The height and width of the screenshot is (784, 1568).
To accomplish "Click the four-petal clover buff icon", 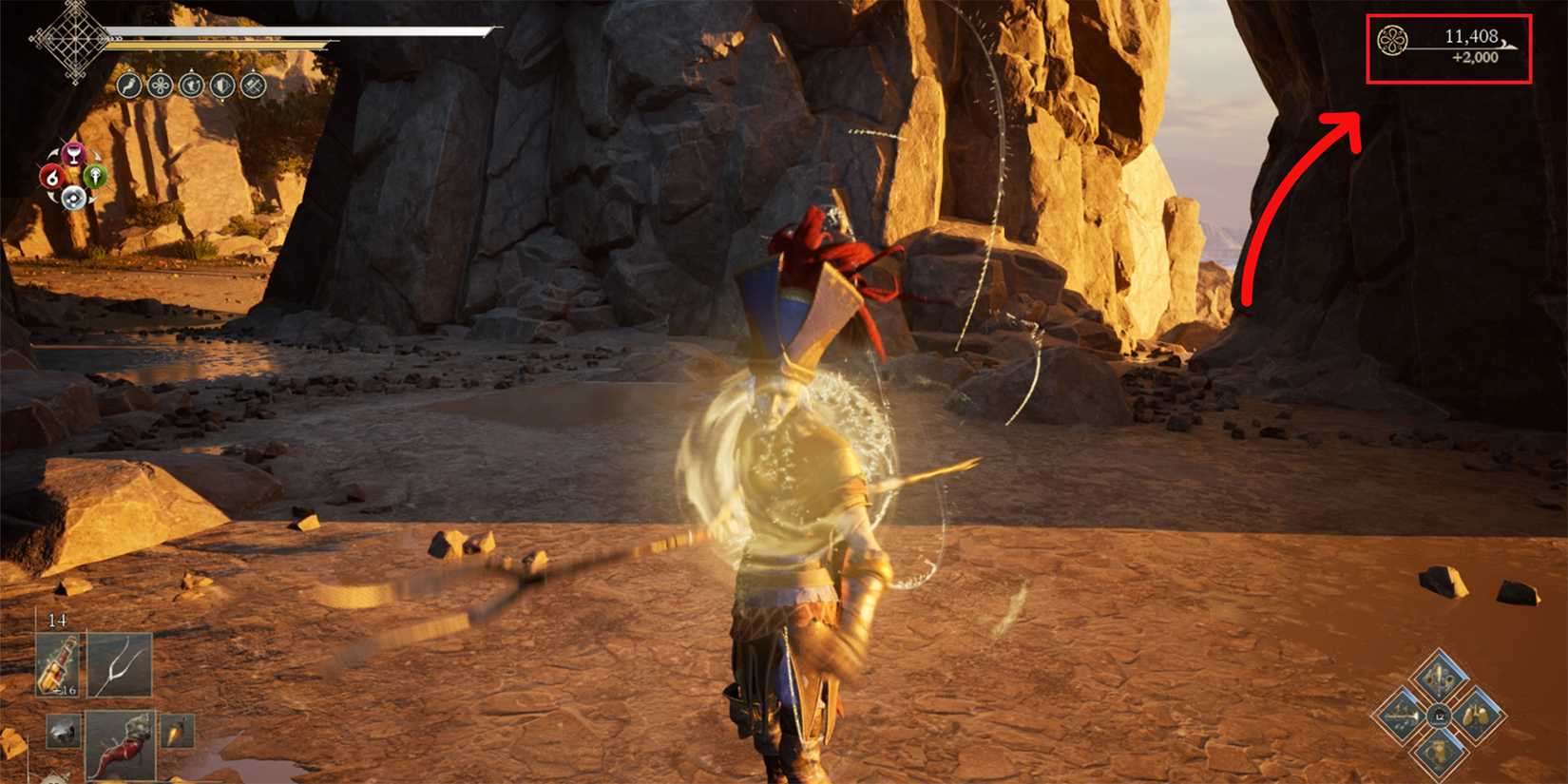I will pyautogui.click(x=160, y=86).
